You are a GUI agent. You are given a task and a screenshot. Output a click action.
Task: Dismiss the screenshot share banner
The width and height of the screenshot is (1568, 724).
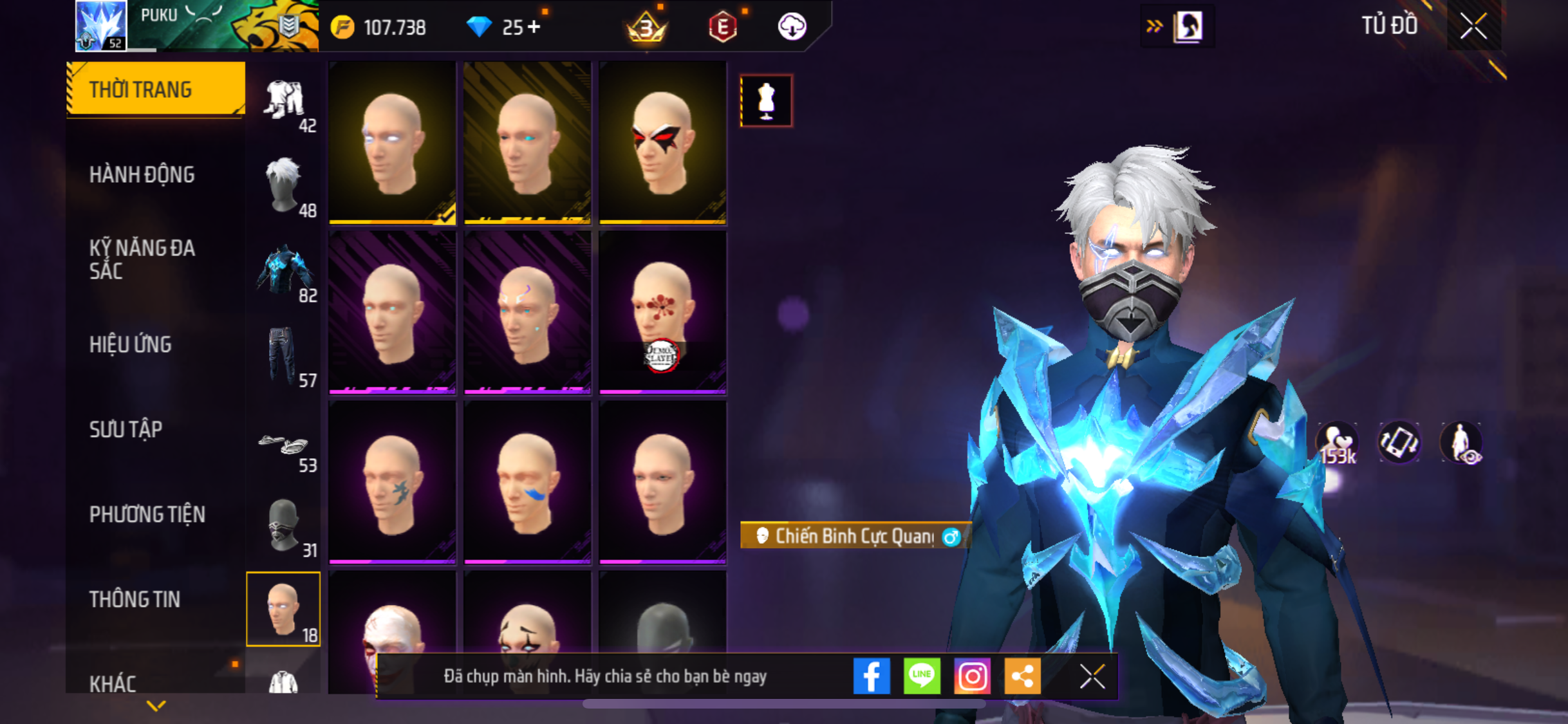[x=1092, y=676]
